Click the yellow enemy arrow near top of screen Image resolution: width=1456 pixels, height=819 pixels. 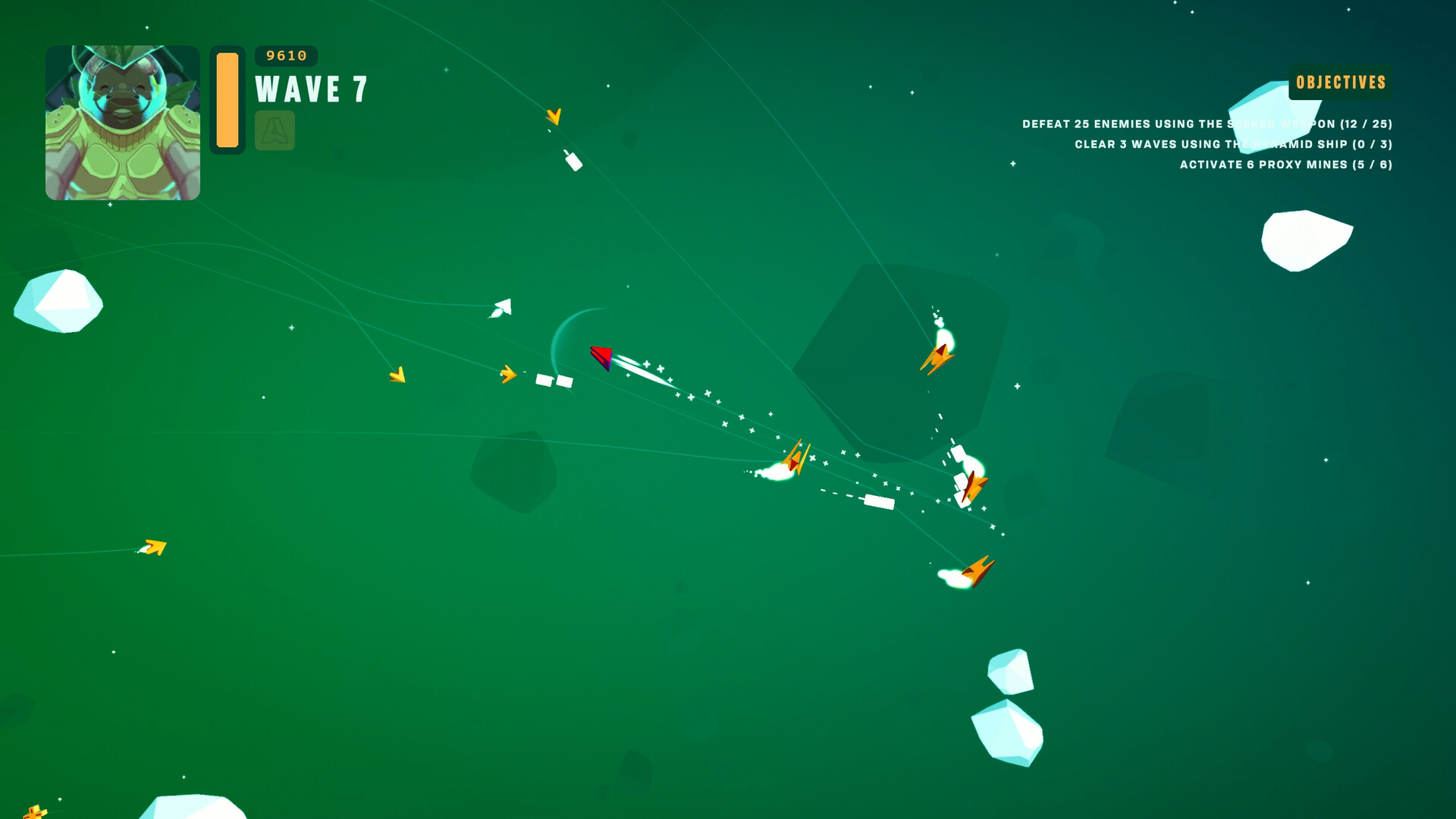point(554,117)
